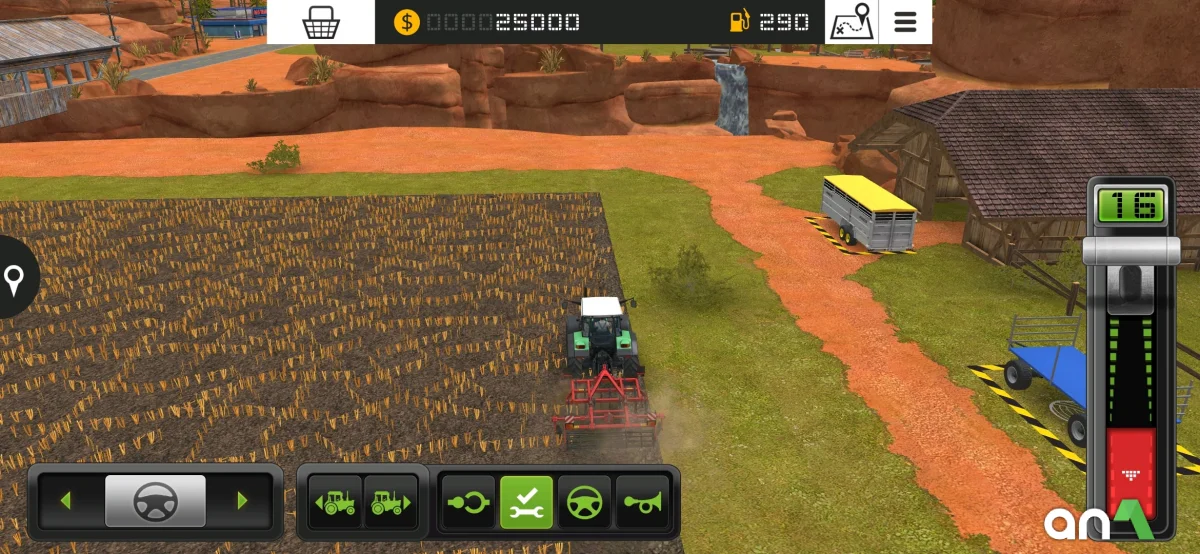Click the attach/detach implement button
Screen dimensions: 1200x554
pos(468,502)
